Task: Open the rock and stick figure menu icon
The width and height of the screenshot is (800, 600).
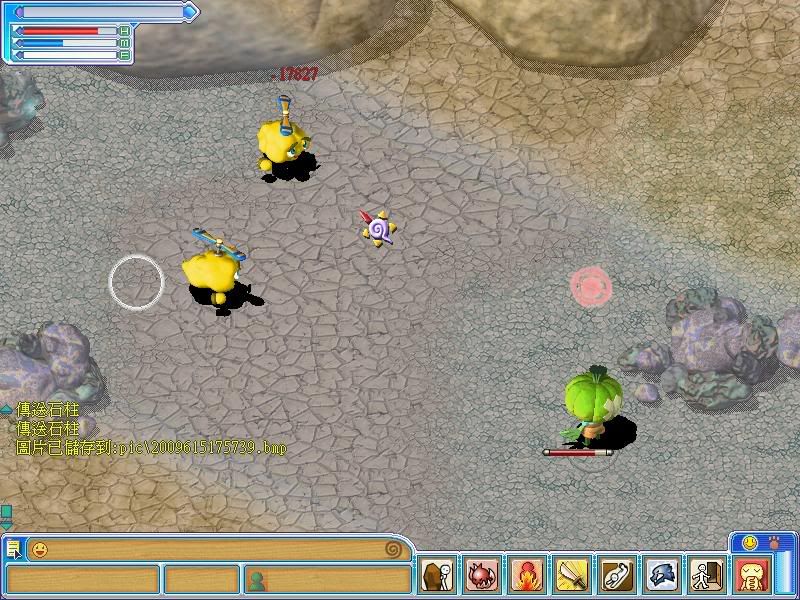Action: pos(436,577)
